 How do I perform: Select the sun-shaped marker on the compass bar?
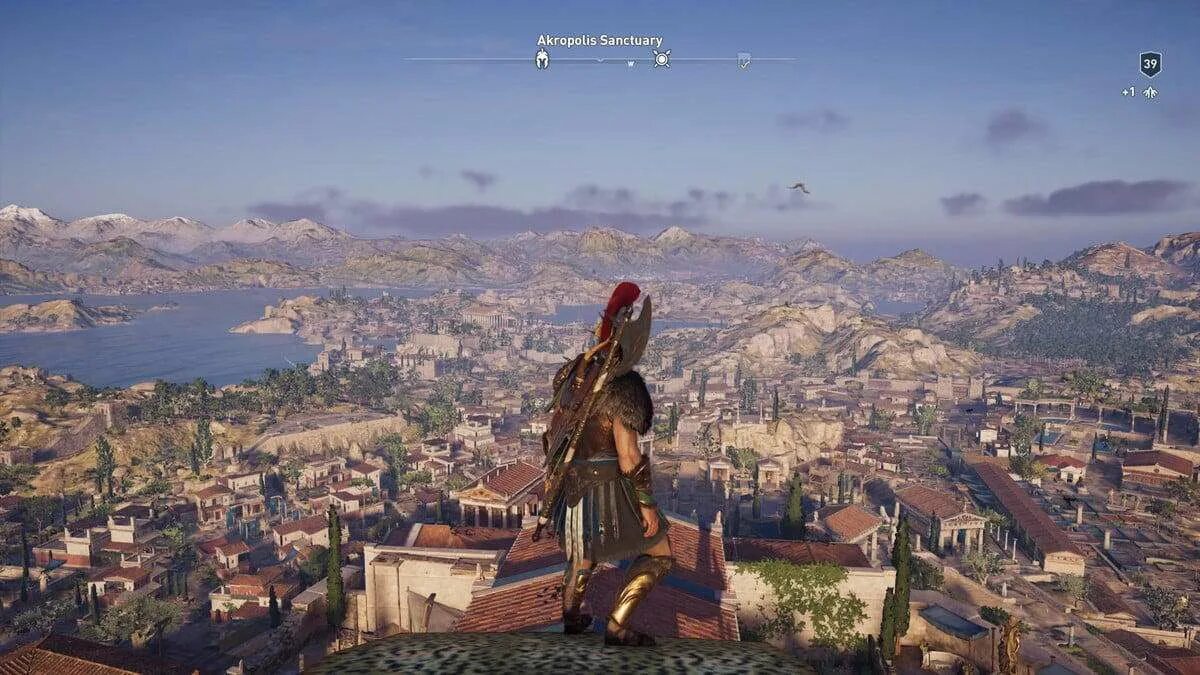pos(661,59)
